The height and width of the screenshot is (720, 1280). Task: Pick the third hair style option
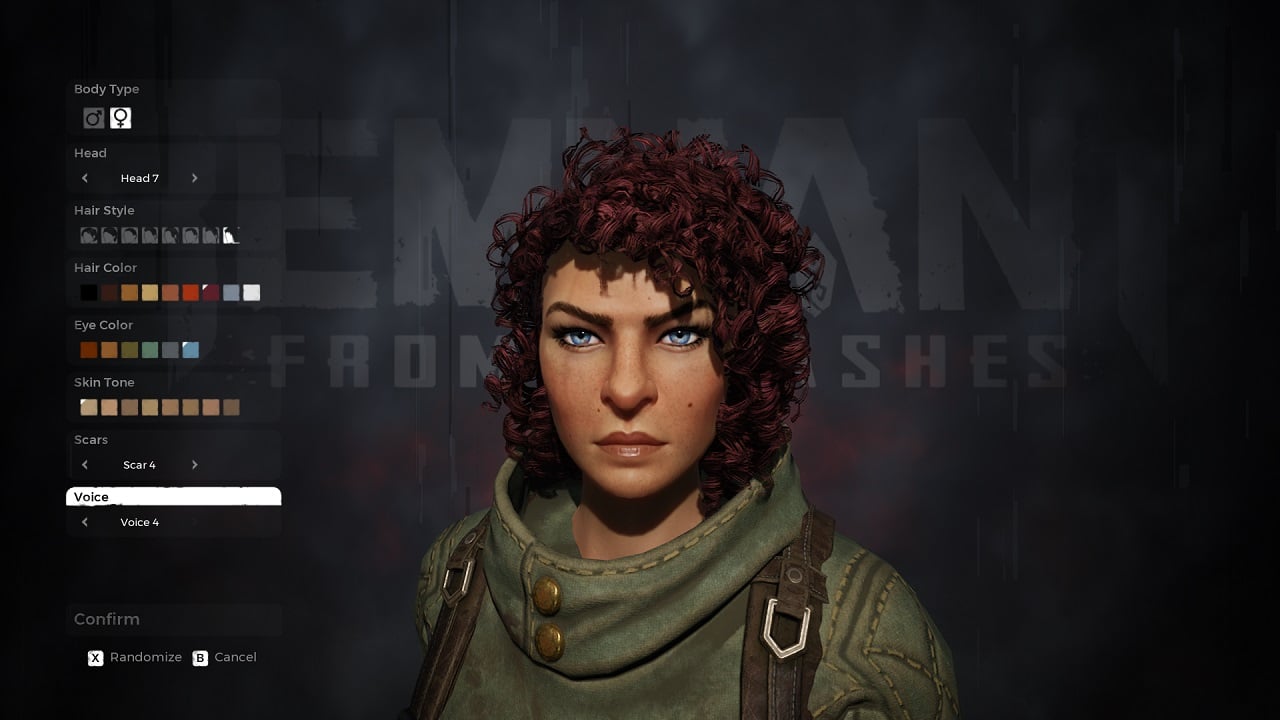(x=130, y=235)
